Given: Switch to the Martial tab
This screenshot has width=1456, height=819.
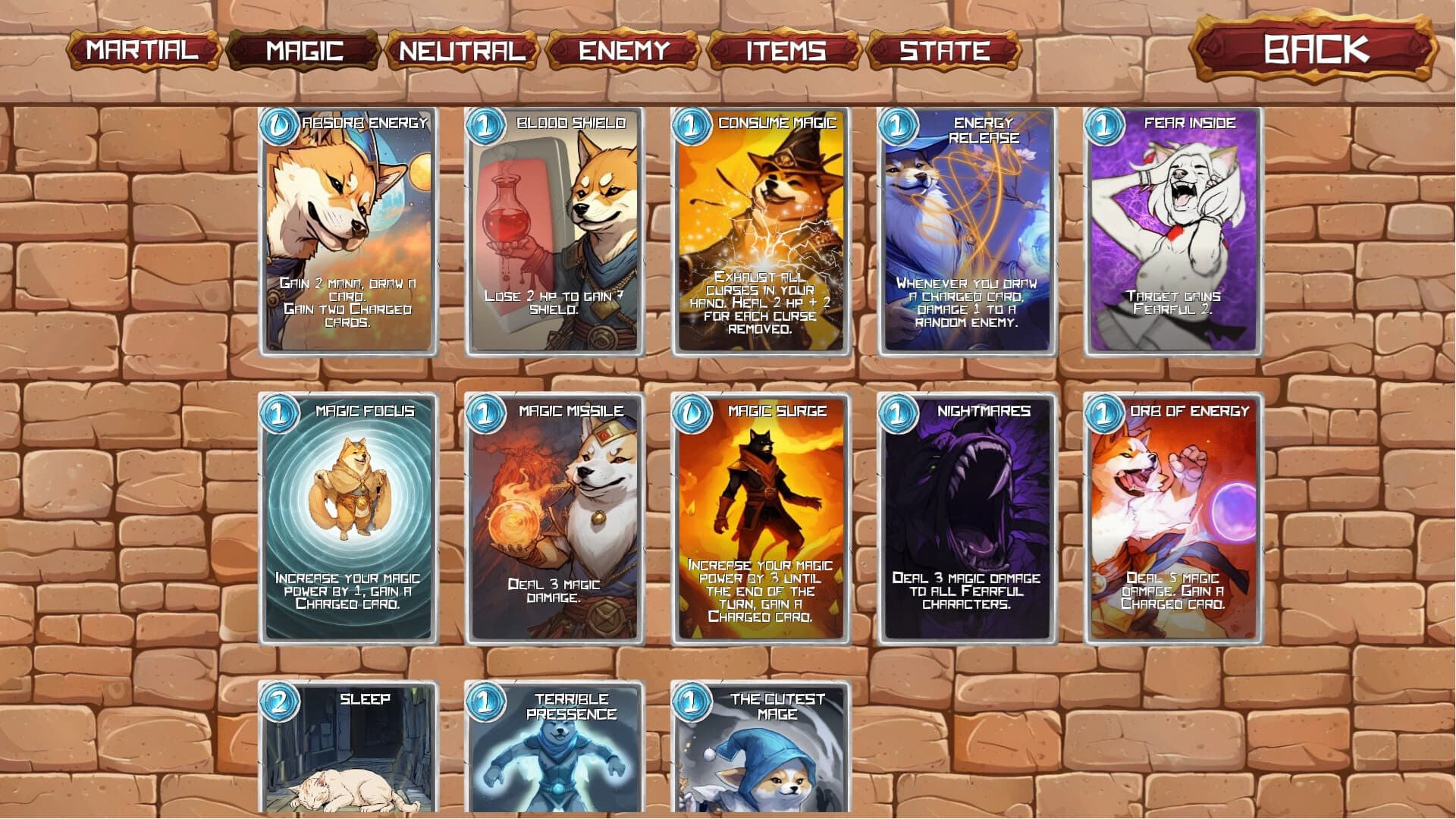Looking at the screenshot, I should coord(142,52).
